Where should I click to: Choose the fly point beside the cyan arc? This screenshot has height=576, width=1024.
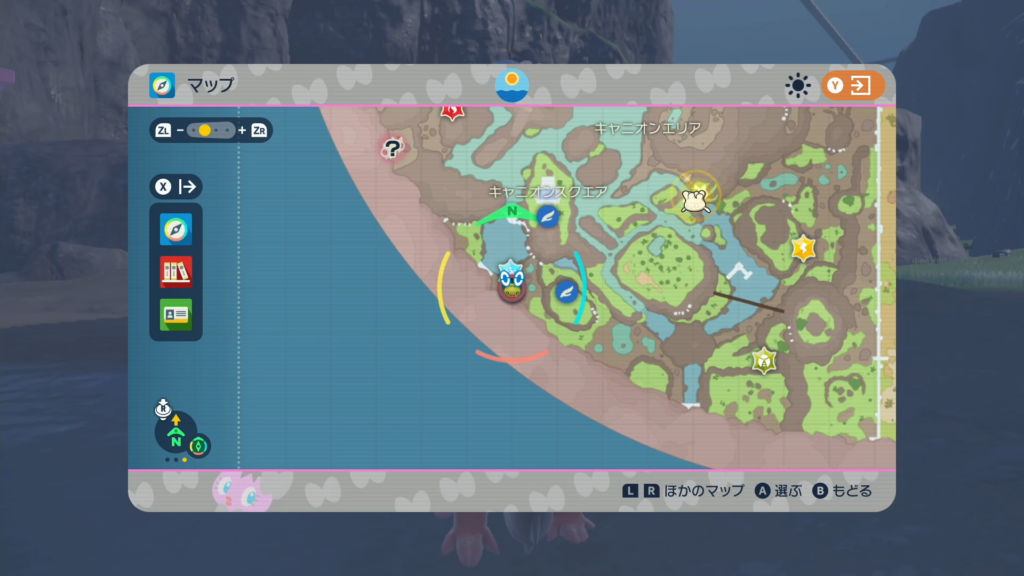566,291
